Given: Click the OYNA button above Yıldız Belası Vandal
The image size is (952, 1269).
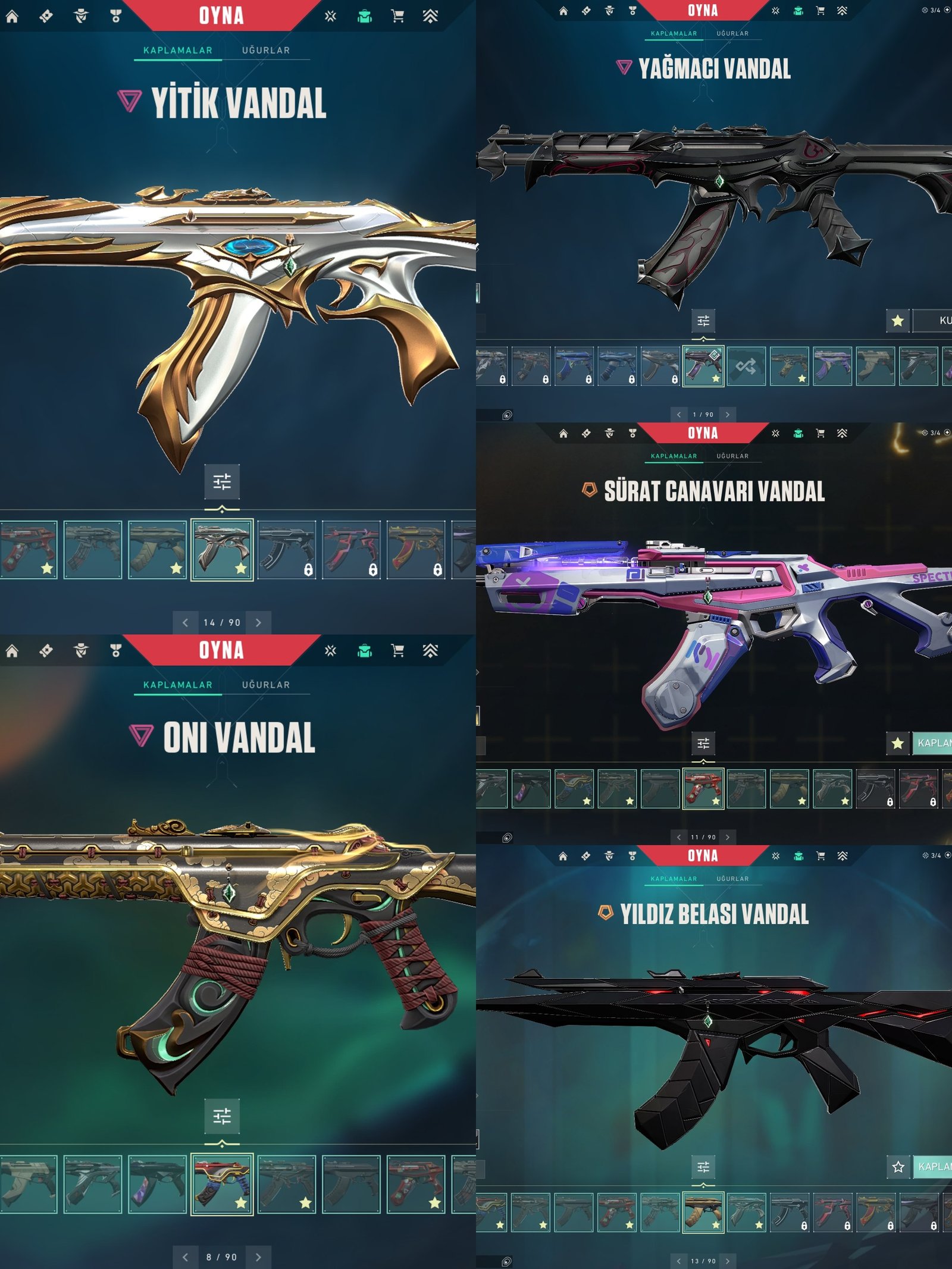Looking at the screenshot, I should pos(703,856).
